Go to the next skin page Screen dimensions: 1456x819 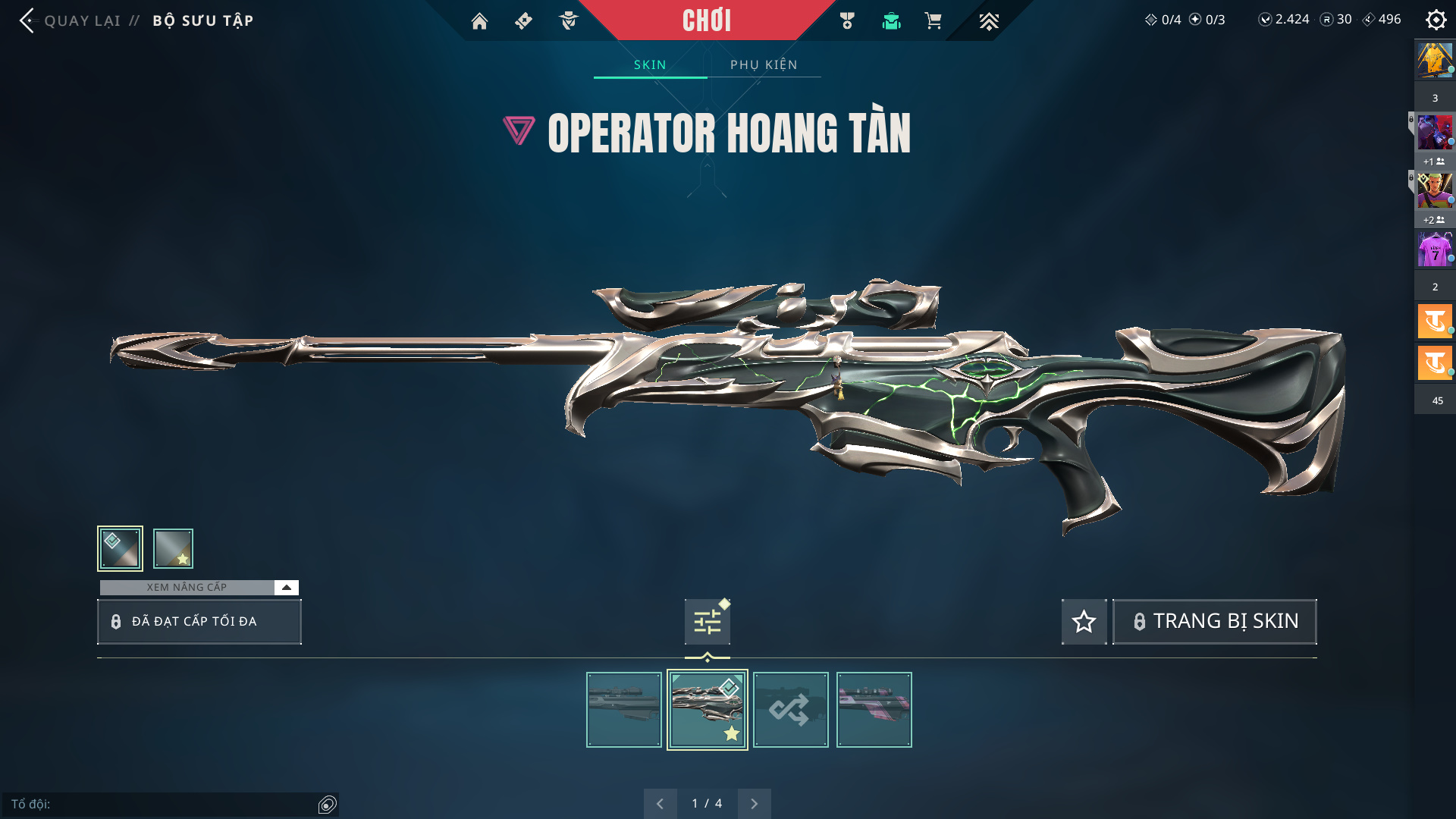(x=754, y=804)
